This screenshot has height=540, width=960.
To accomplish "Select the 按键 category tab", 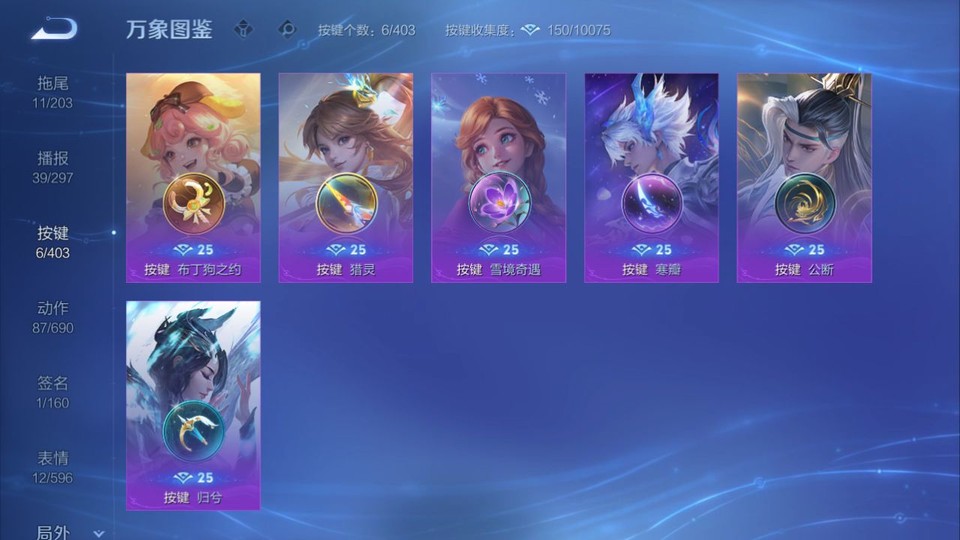I will (x=53, y=241).
